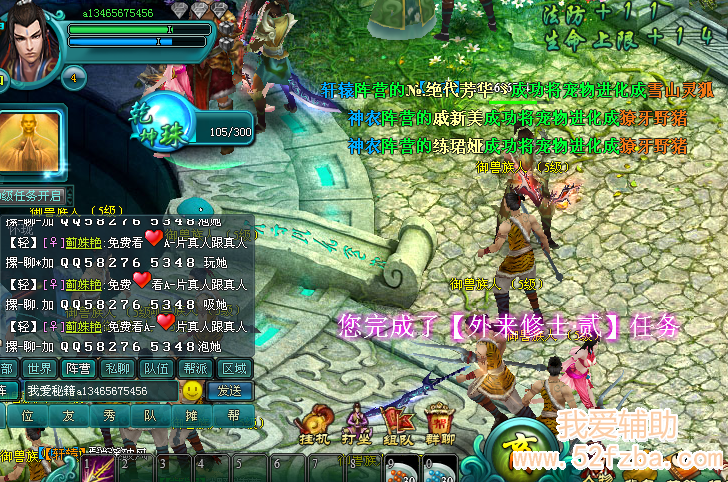Open the 群聊 group chat icon

pyautogui.click(x=439, y=425)
